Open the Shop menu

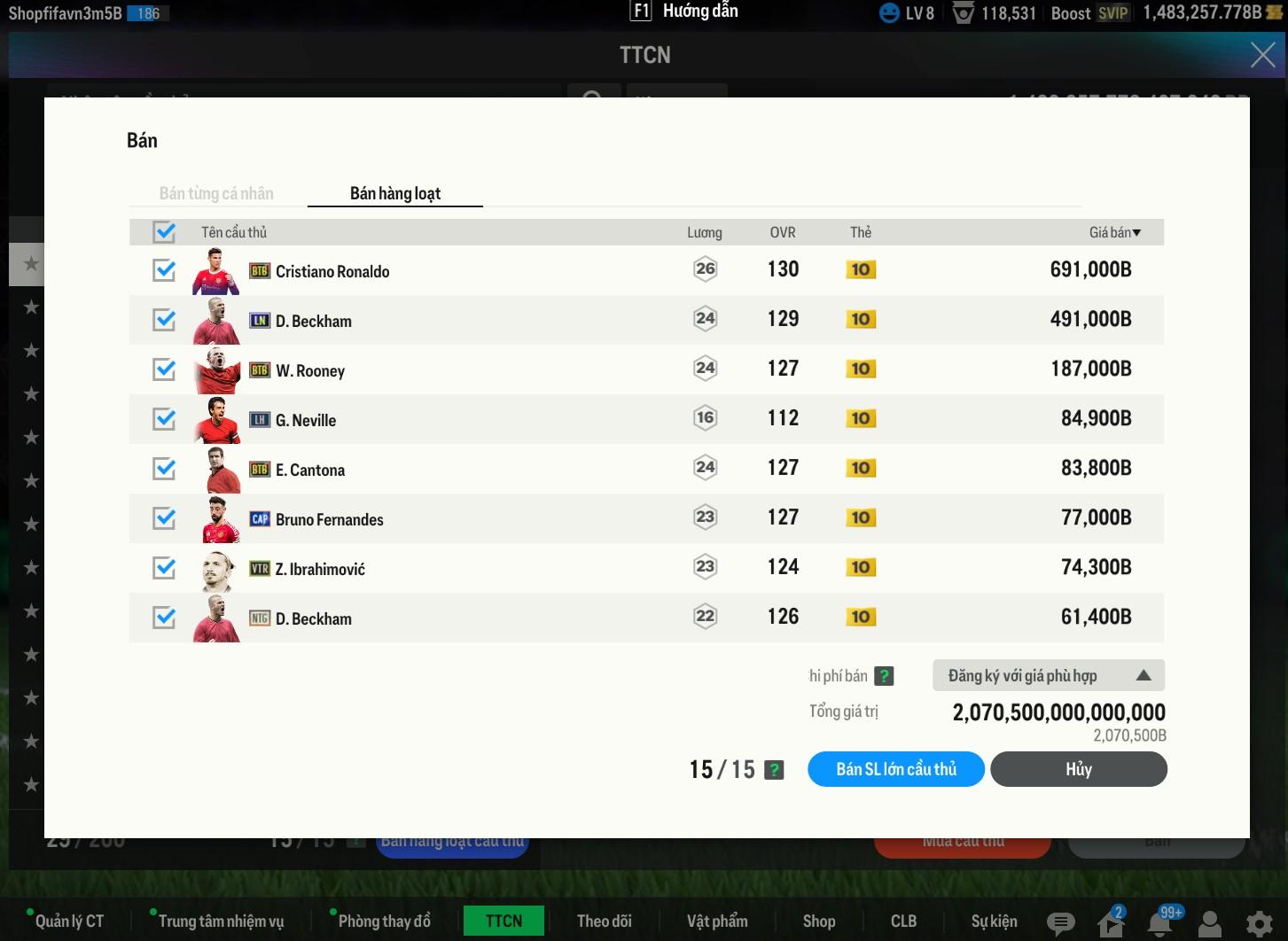tap(819, 922)
